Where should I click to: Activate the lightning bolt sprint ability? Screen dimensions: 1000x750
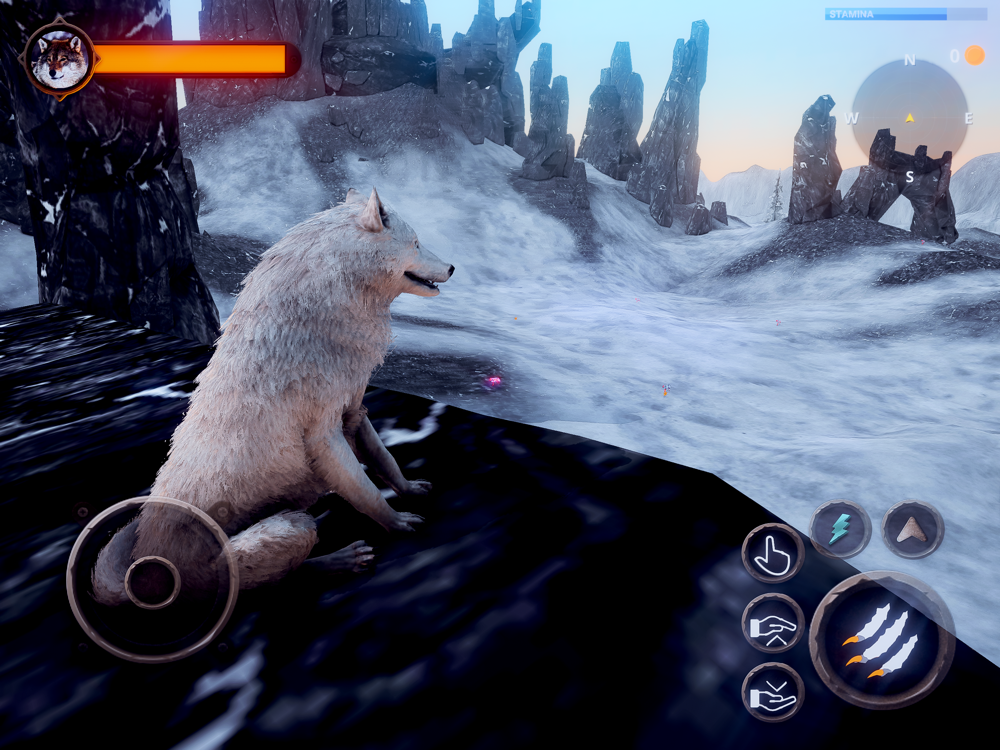pyautogui.click(x=840, y=529)
